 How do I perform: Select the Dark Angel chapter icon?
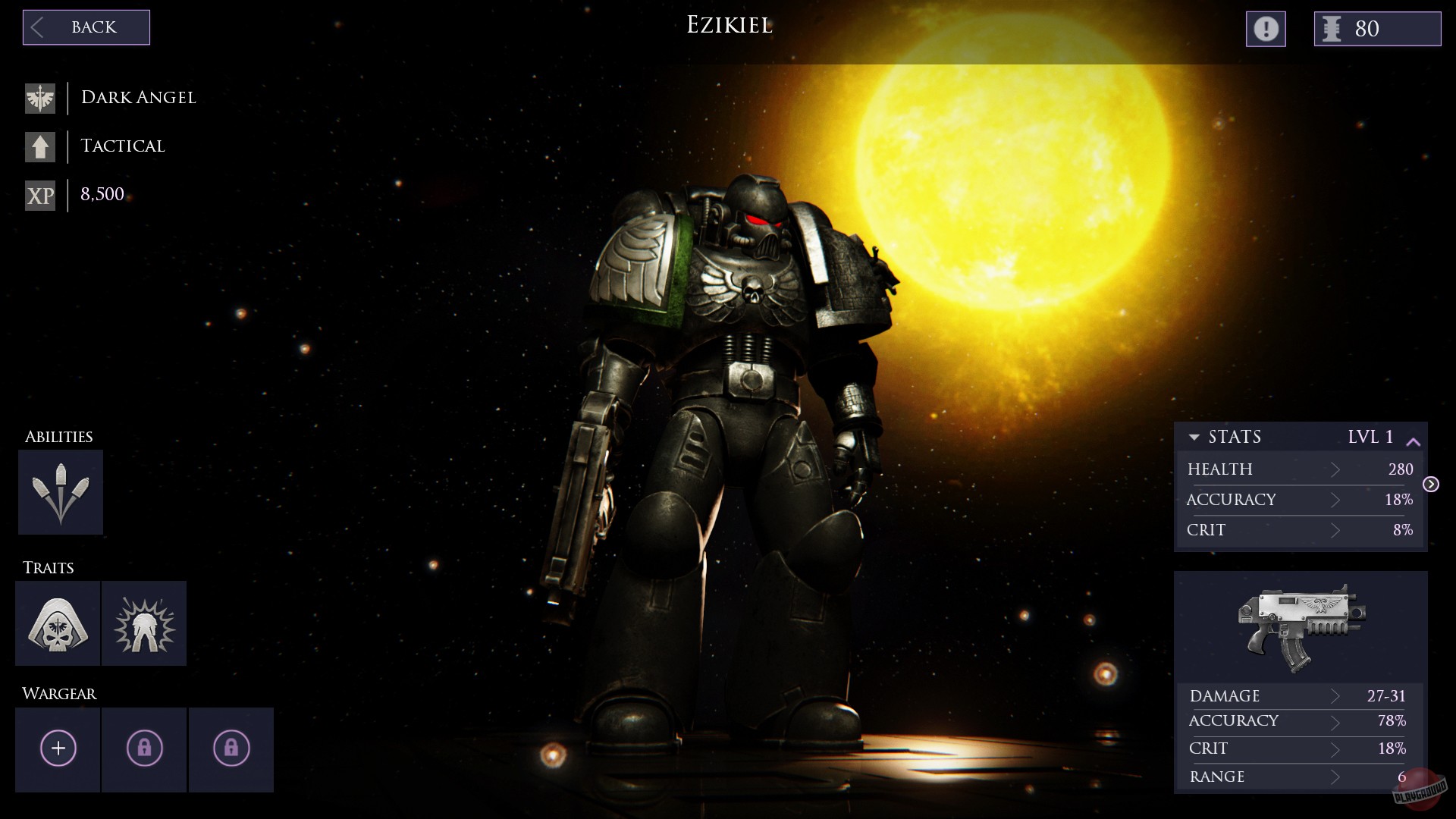[x=40, y=97]
